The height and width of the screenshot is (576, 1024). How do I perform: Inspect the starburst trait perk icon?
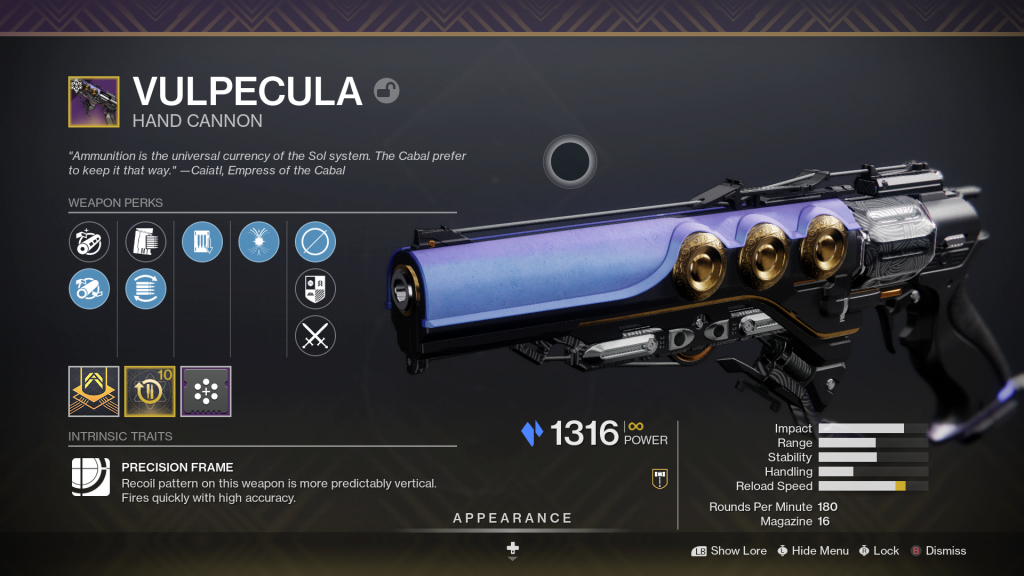coord(259,242)
